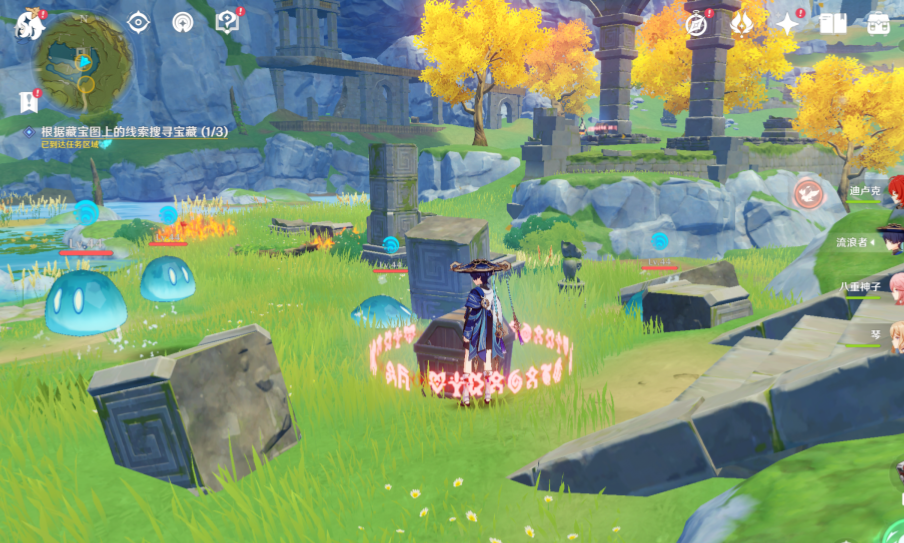Open the backpack inventory
This screenshot has width=904, height=543.
[878, 24]
